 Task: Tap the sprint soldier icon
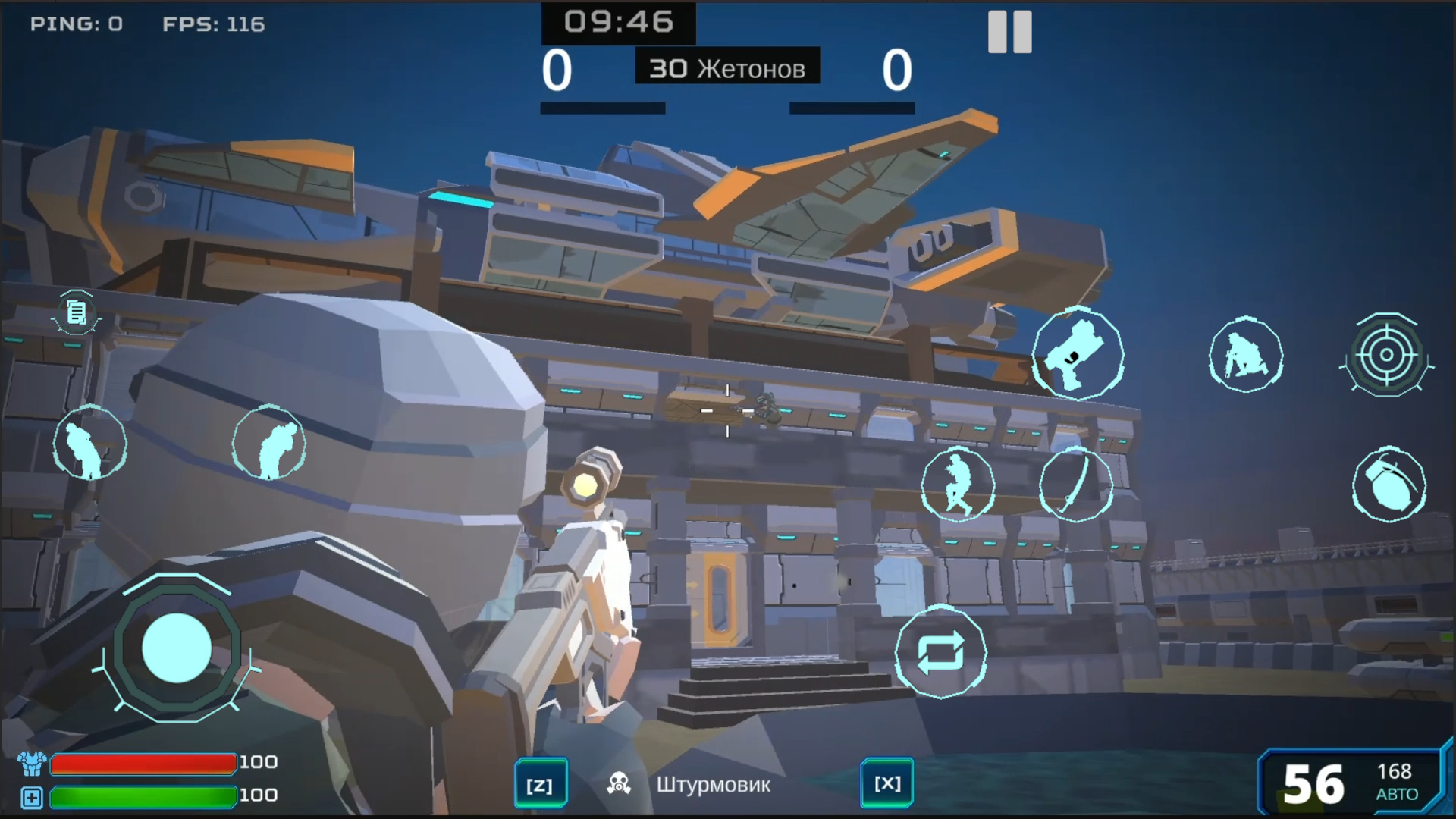coord(959,485)
